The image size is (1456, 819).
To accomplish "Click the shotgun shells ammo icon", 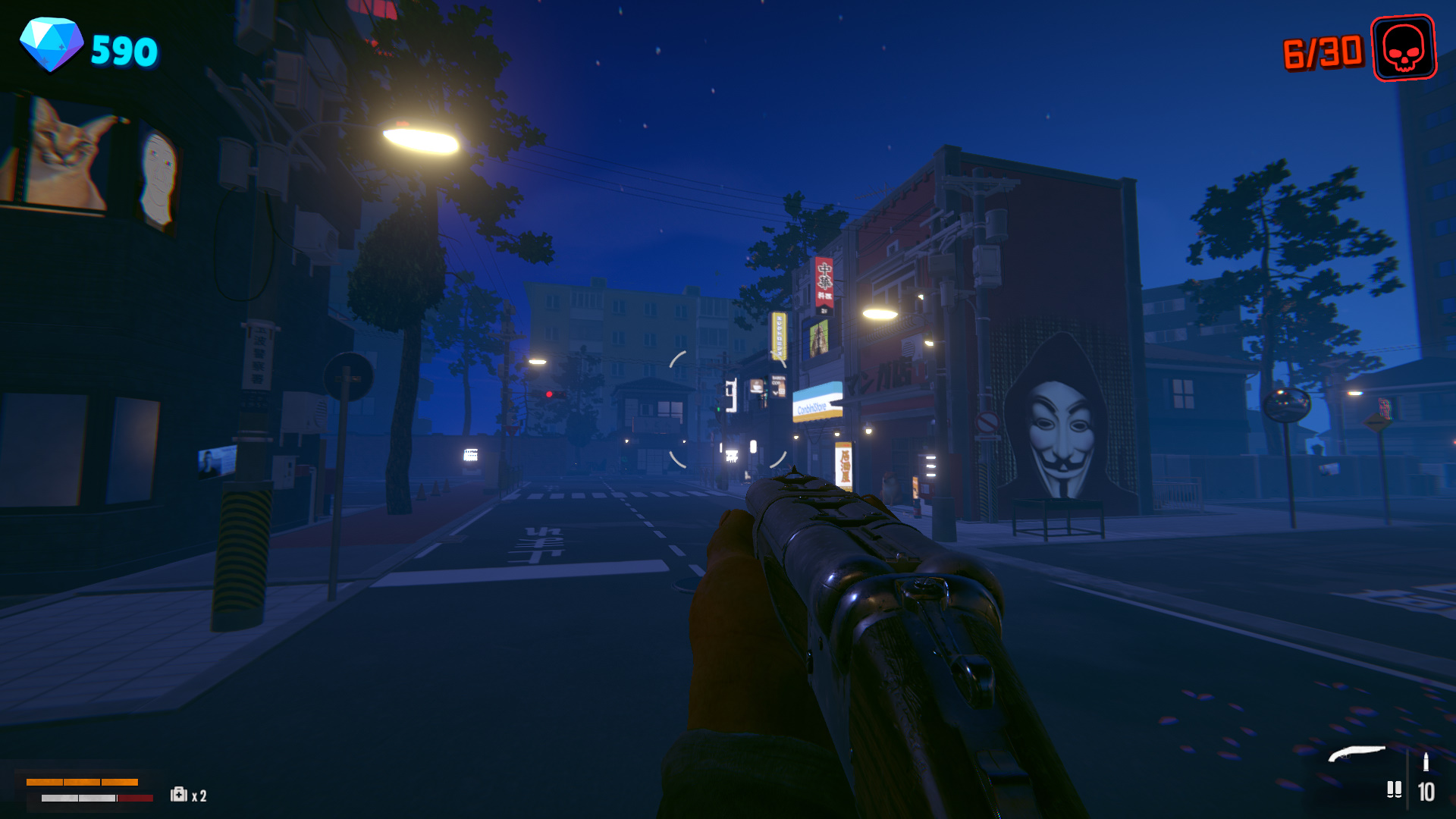I will click(1395, 790).
